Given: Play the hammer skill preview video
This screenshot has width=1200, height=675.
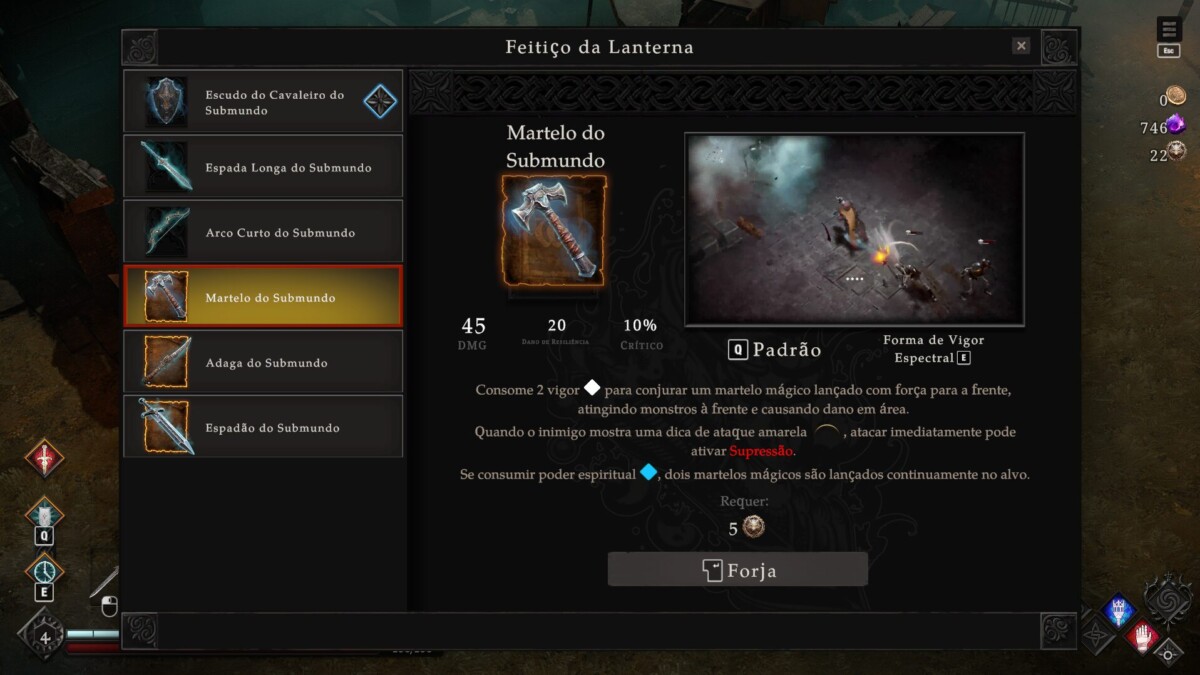Looking at the screenshot, I should pos(854,229).
